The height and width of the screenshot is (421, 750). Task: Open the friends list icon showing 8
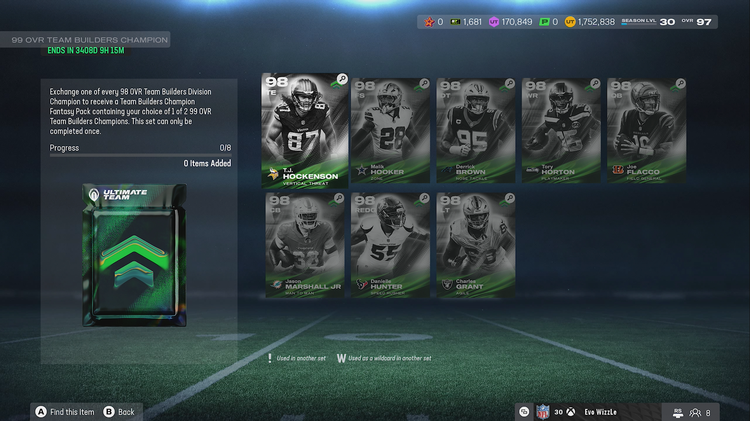[700, 412]
